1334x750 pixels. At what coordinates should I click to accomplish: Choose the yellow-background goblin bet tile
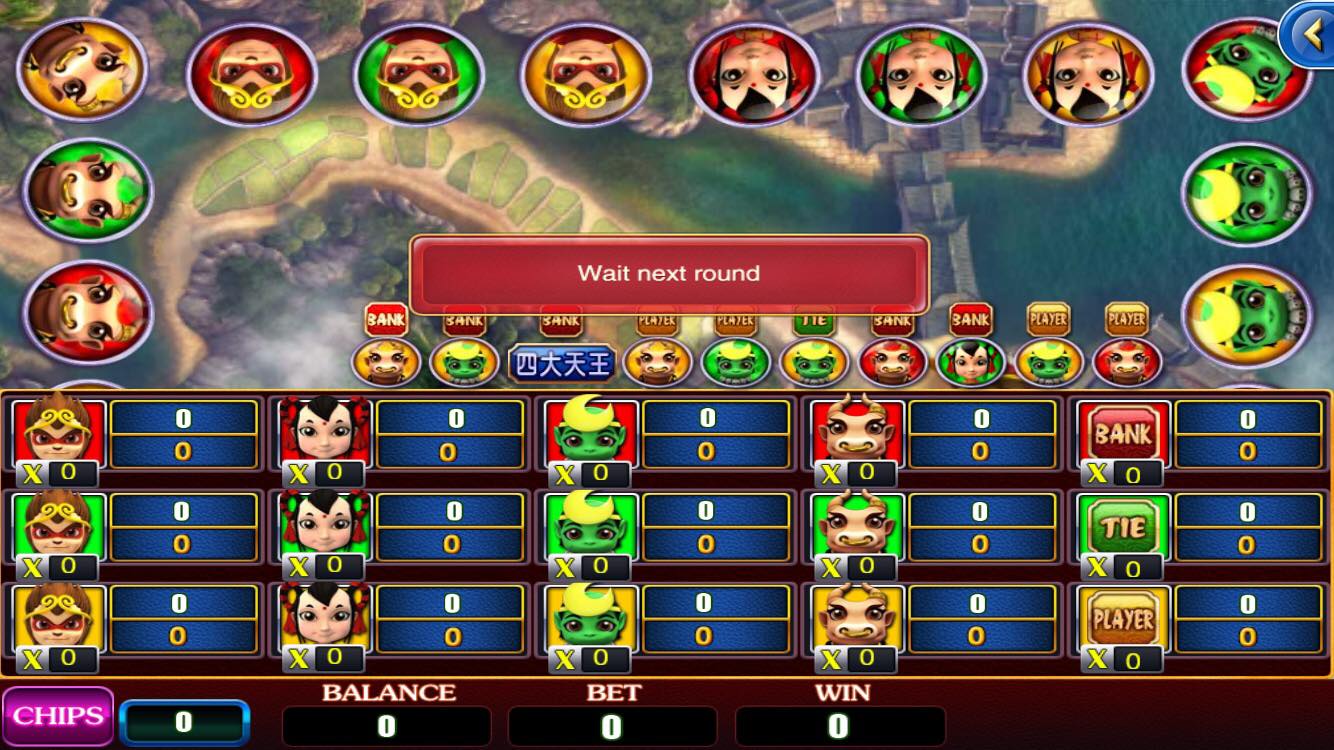click(x=591, y=619)
